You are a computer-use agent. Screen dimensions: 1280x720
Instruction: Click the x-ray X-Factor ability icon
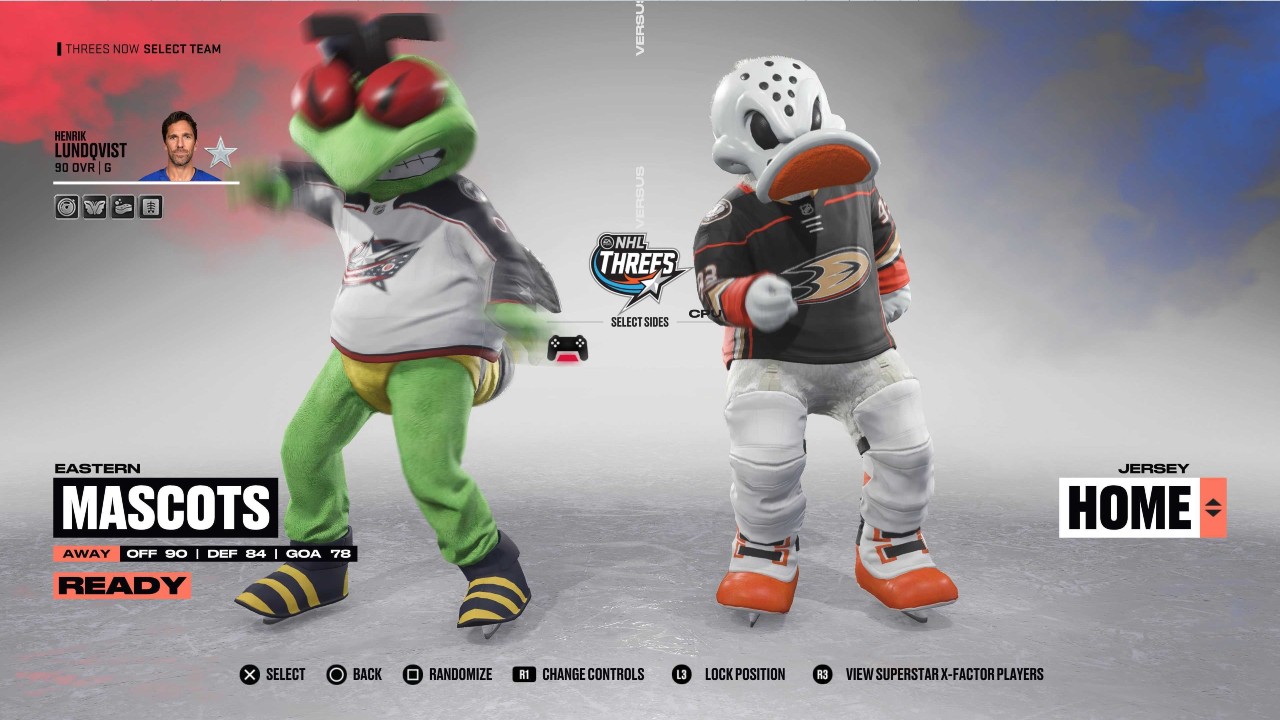(x=150, y=207)
